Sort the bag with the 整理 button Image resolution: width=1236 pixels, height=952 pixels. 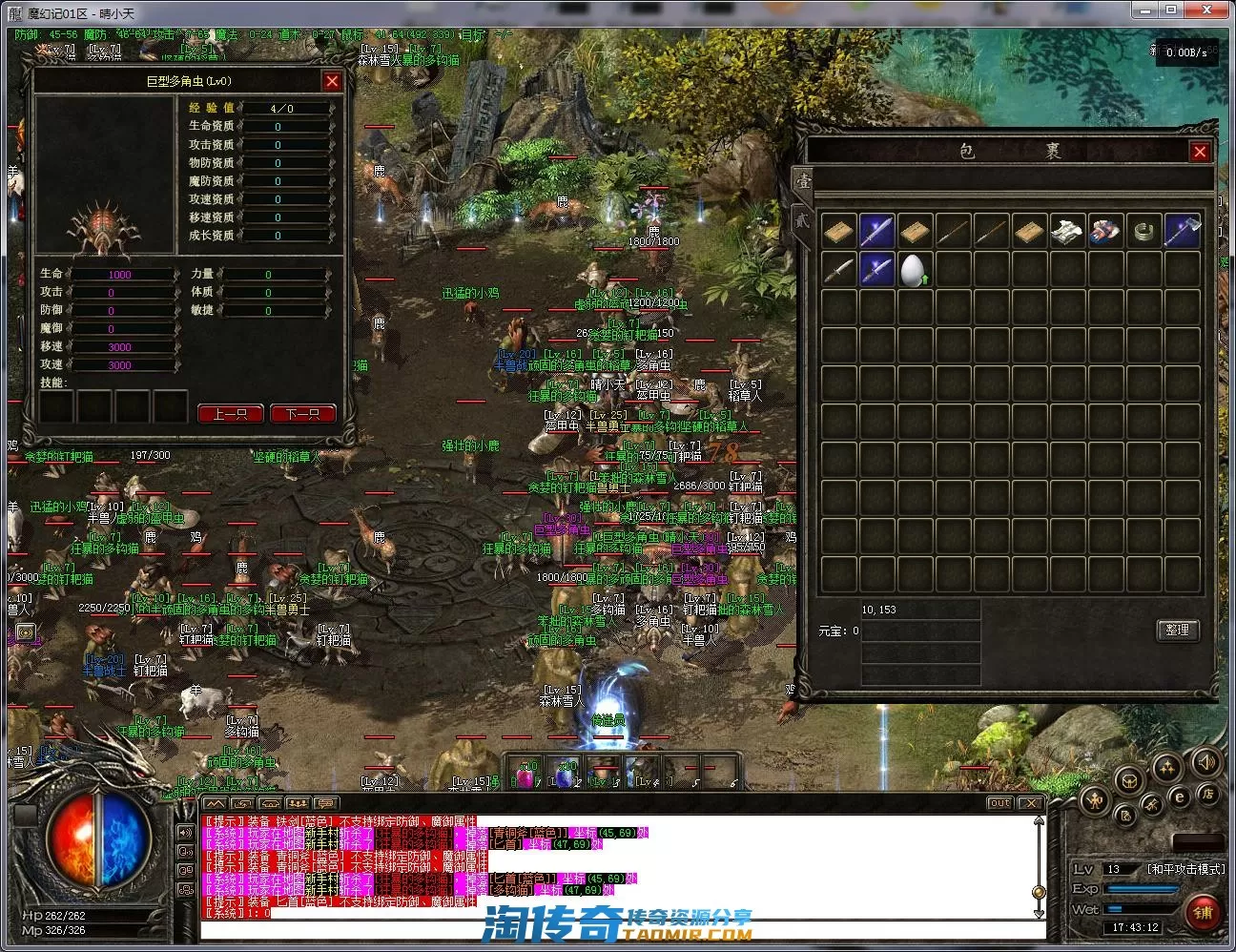click(x=1177, y=630)
